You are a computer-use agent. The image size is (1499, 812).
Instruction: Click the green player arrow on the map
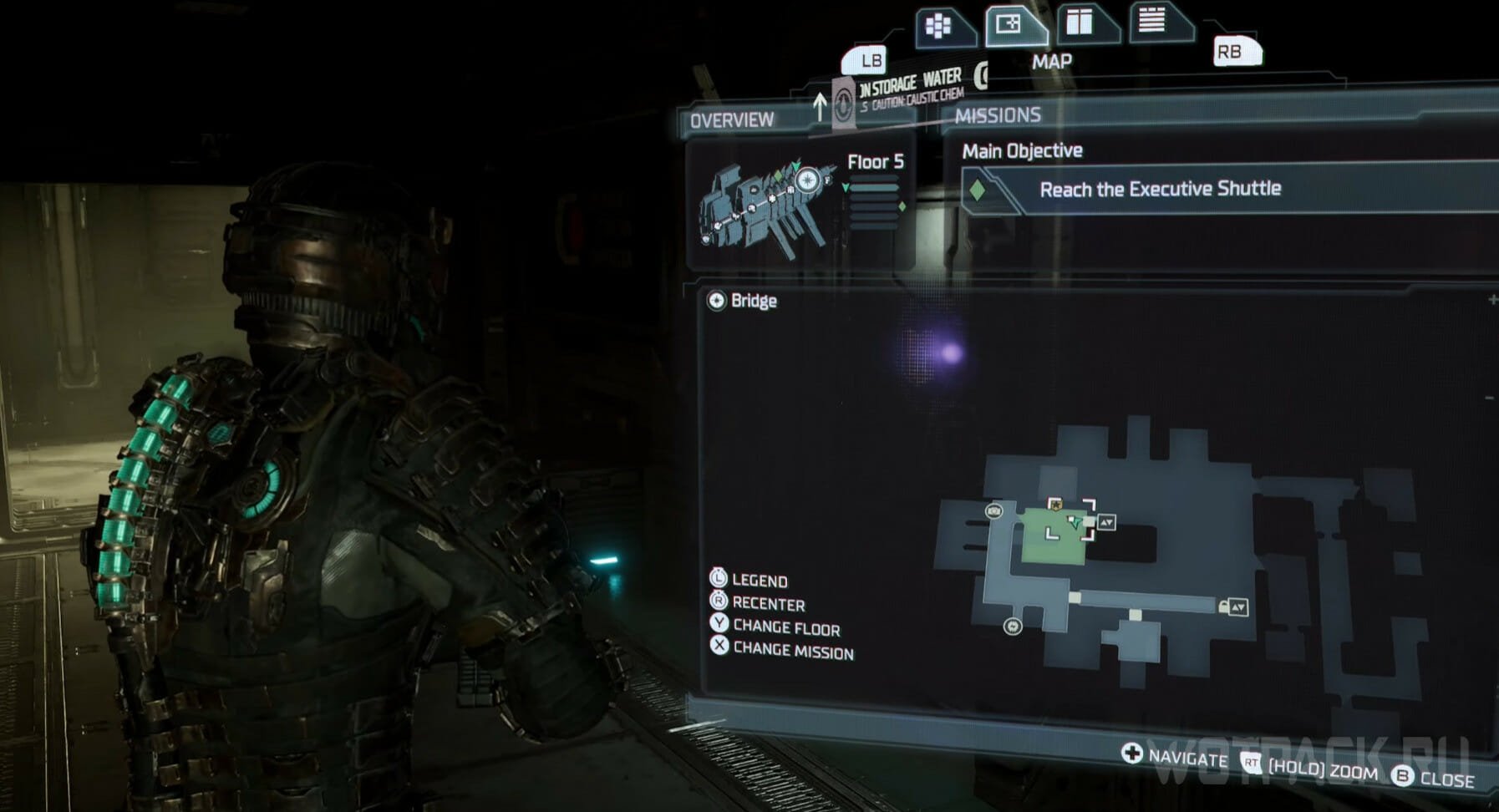1075,524
